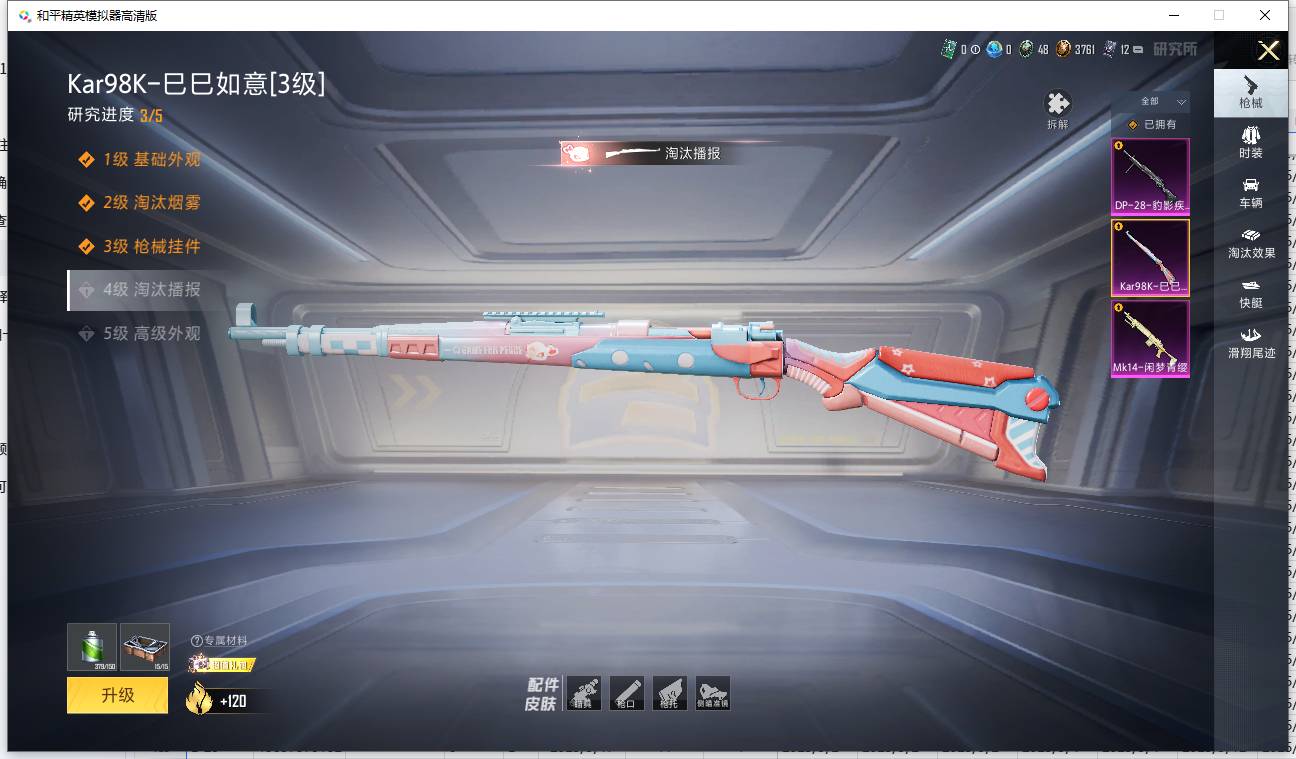The height and width of the screenshot is (759, 1296).
Task: Switch to the 车辆 vehicles tab
Action: [x=1250, y=192]
